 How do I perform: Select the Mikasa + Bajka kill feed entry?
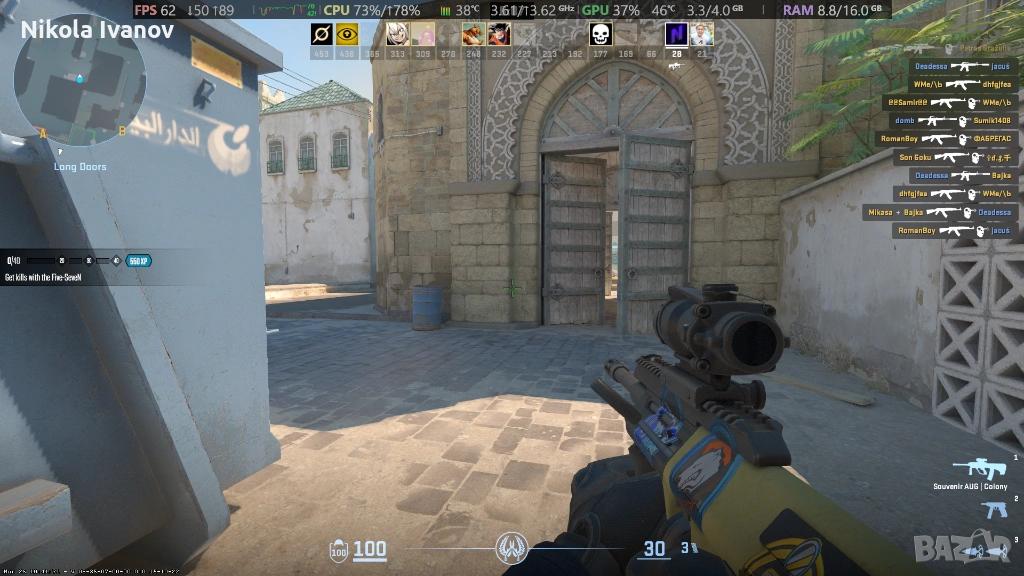click(x=940, y=212)
